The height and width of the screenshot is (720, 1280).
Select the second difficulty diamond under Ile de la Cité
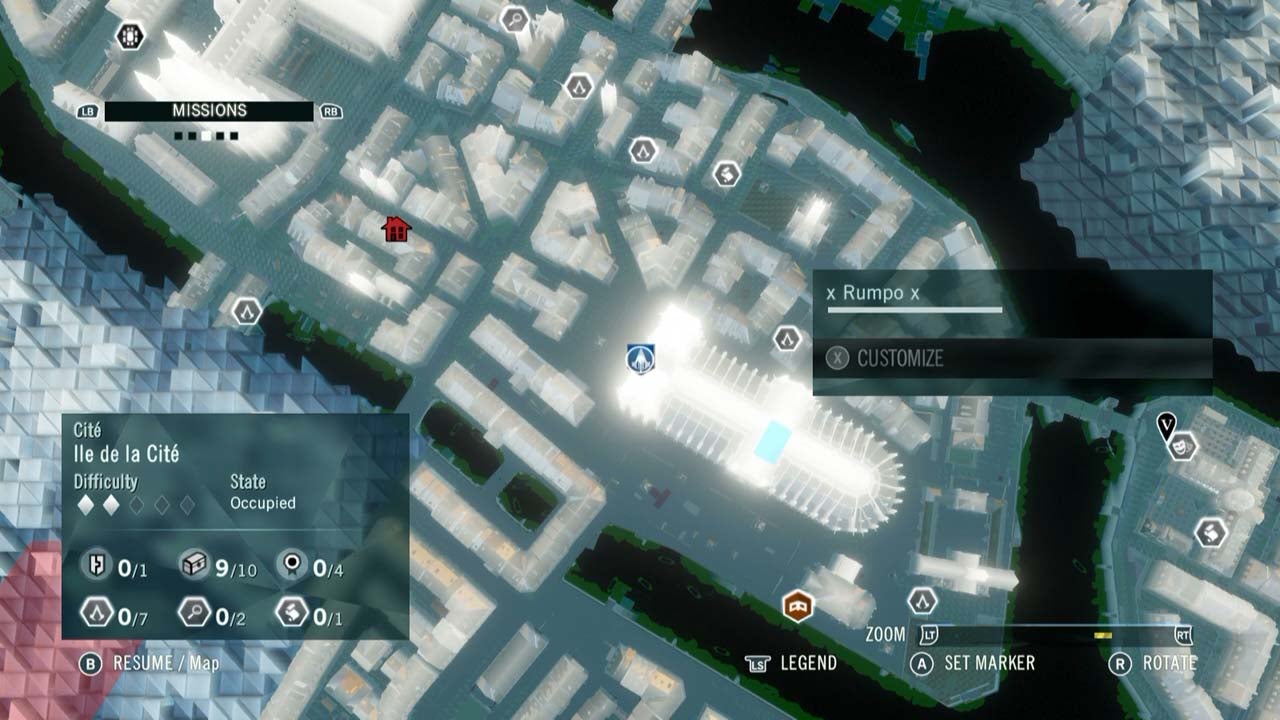(111, 504)
